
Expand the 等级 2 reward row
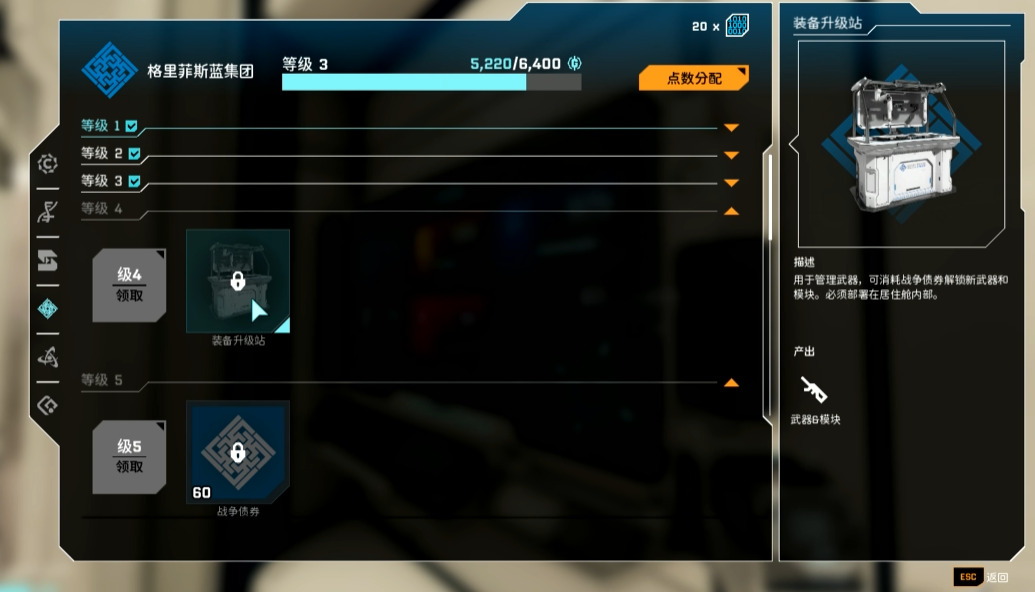pyautogui.click(x=731, y=155)
